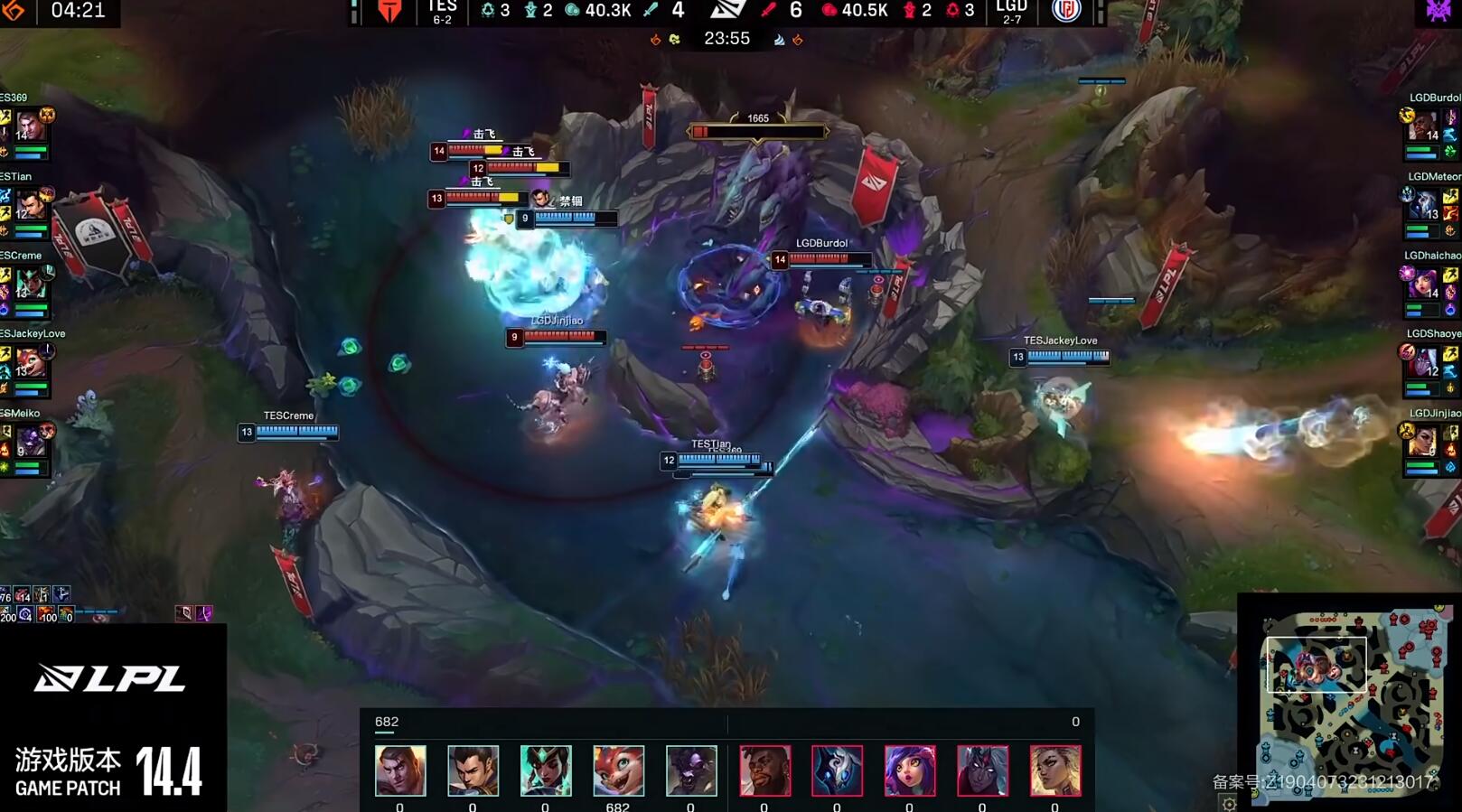1462x812 pixels.
Task: Click the Xin Zhao thumbnail in the damage panel
Action: tap(473, 770)
